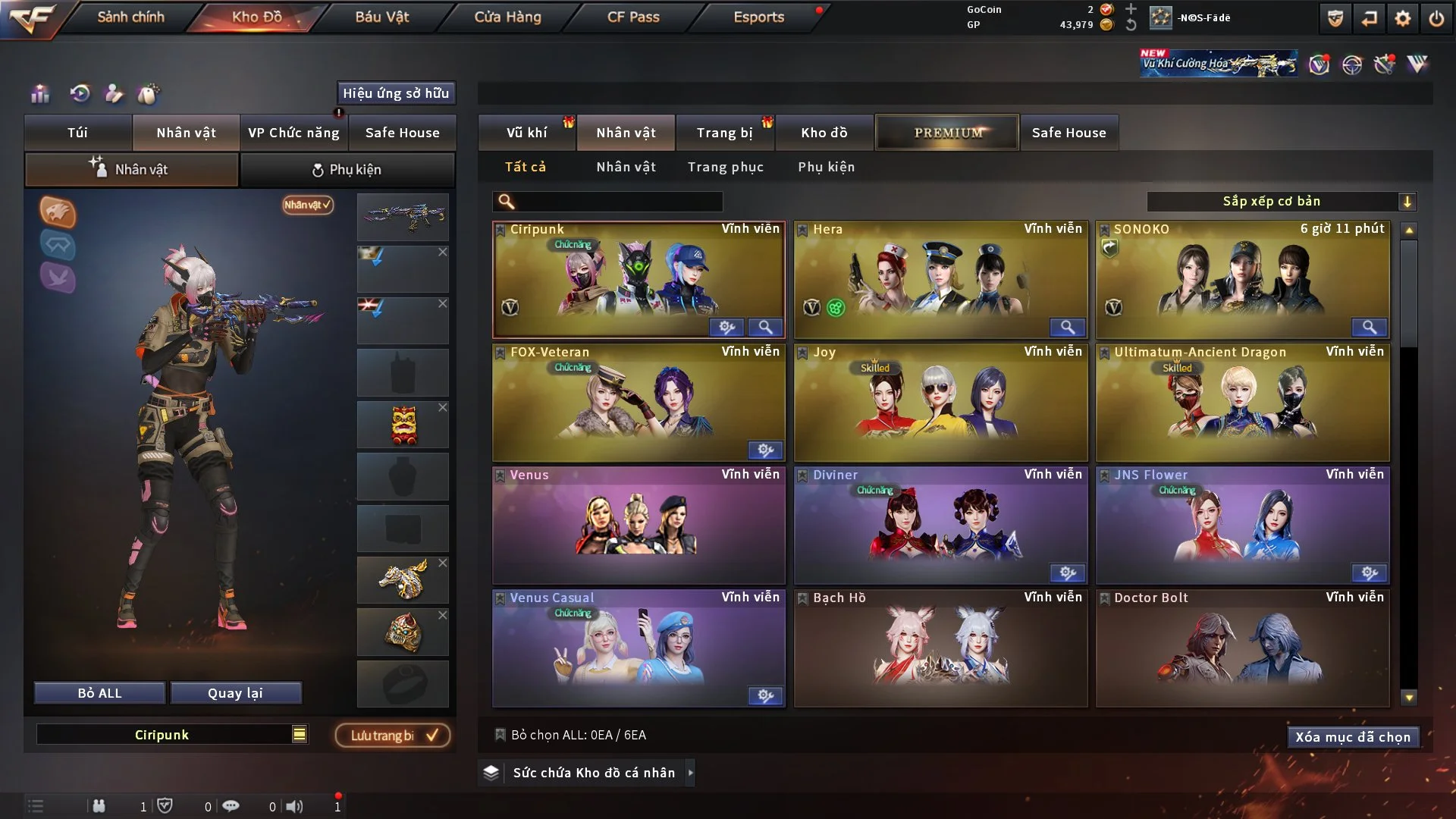Image resolution: width=1456 pixels, height=819 pixels.
Task: Open Hiệu ứng sở hữu panel
Action: [x=396, y=93]
